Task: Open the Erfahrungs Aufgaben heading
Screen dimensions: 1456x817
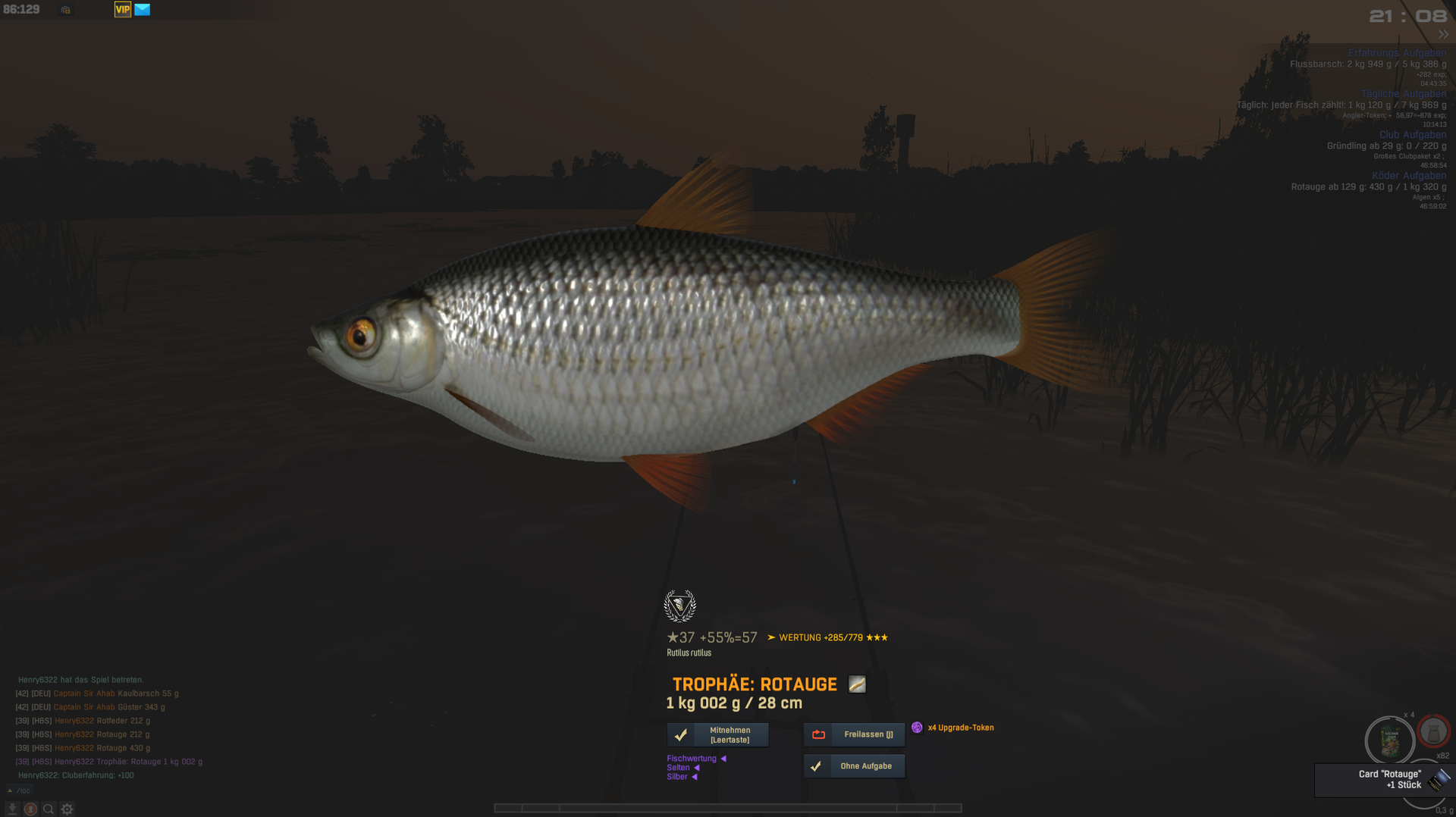Action: [1397, 53]
